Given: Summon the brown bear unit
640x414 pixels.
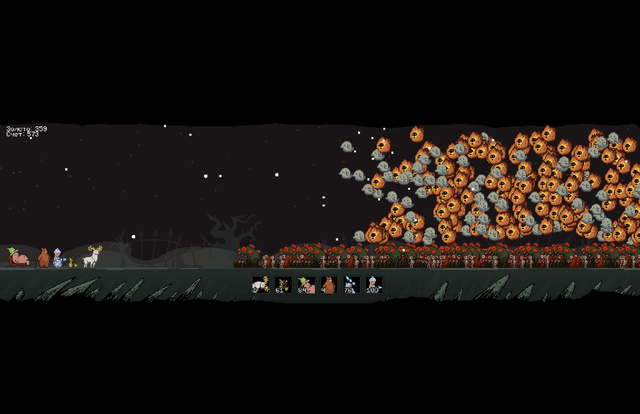Looking at the screenshot, I should tap(328, 285).
